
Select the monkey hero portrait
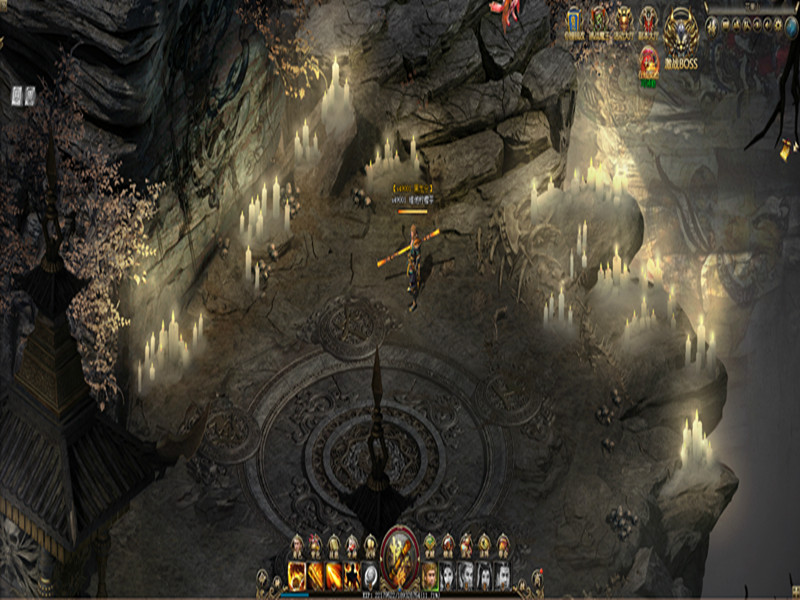[x=430, y=575]
